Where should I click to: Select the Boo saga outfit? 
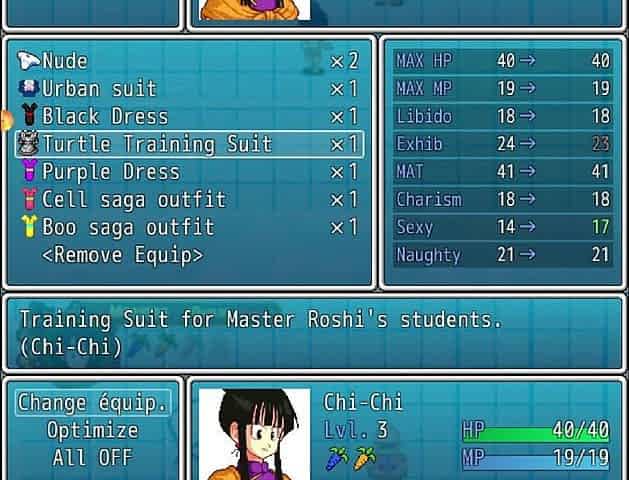(x=127, y=227)
